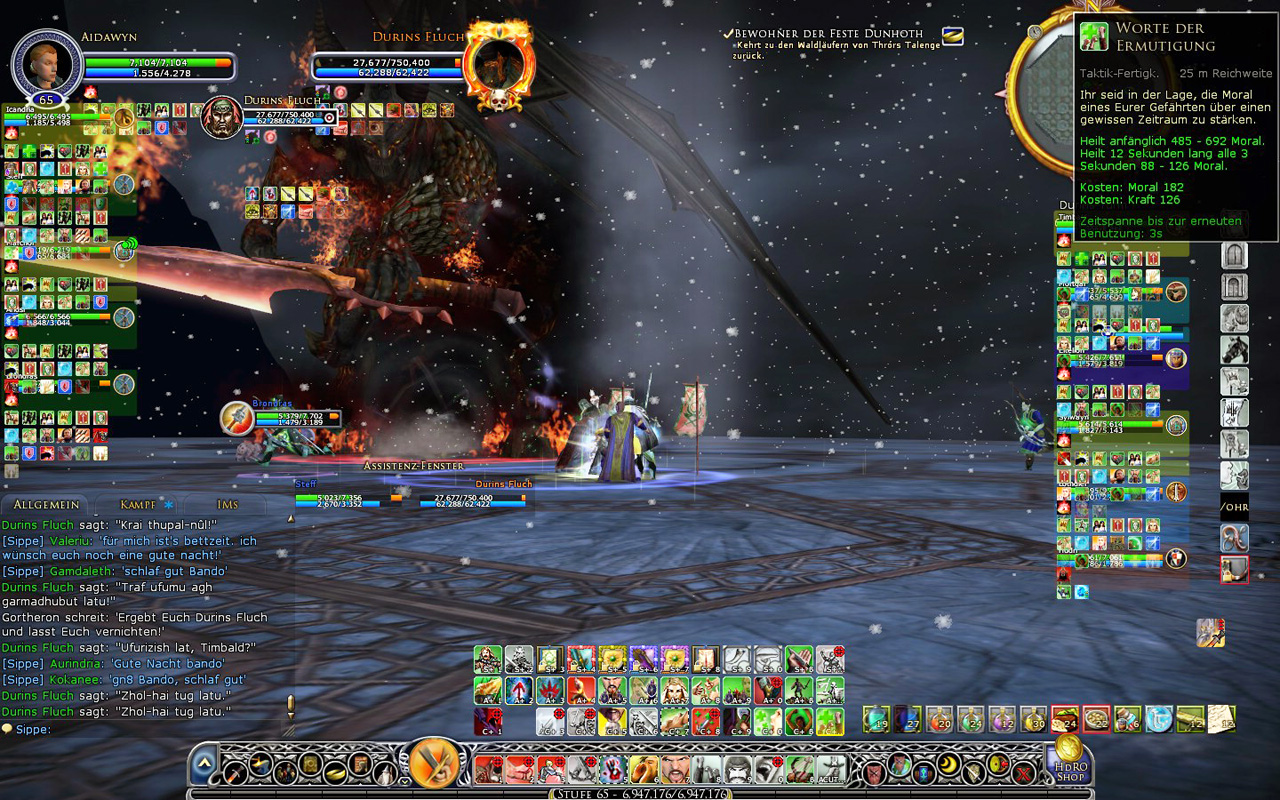Image resolution: width=1280 pixels, height=800 pixels.
Task: Open the HdRO Shop
Action: 1069,764
